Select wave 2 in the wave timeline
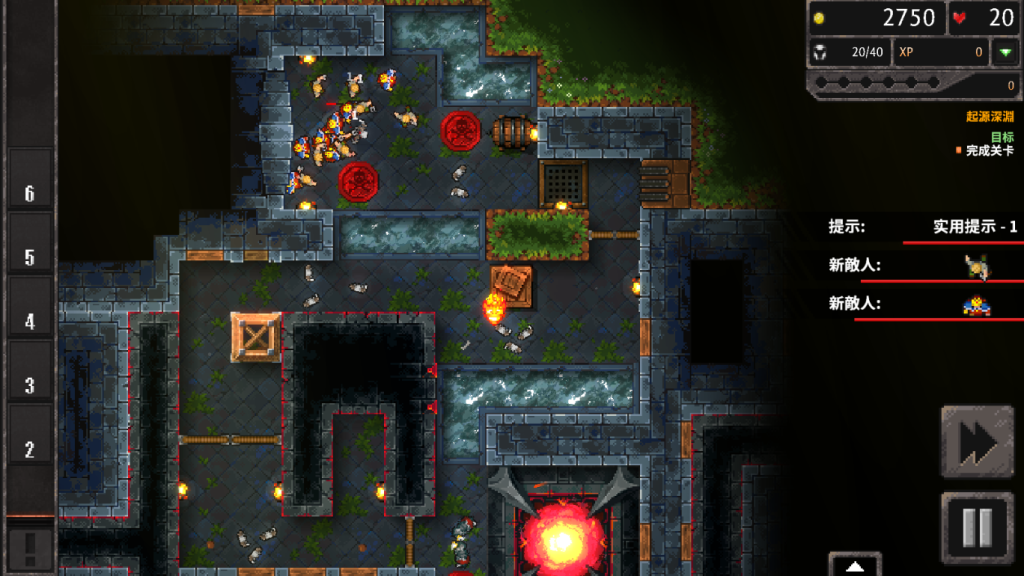 point(30,449)
